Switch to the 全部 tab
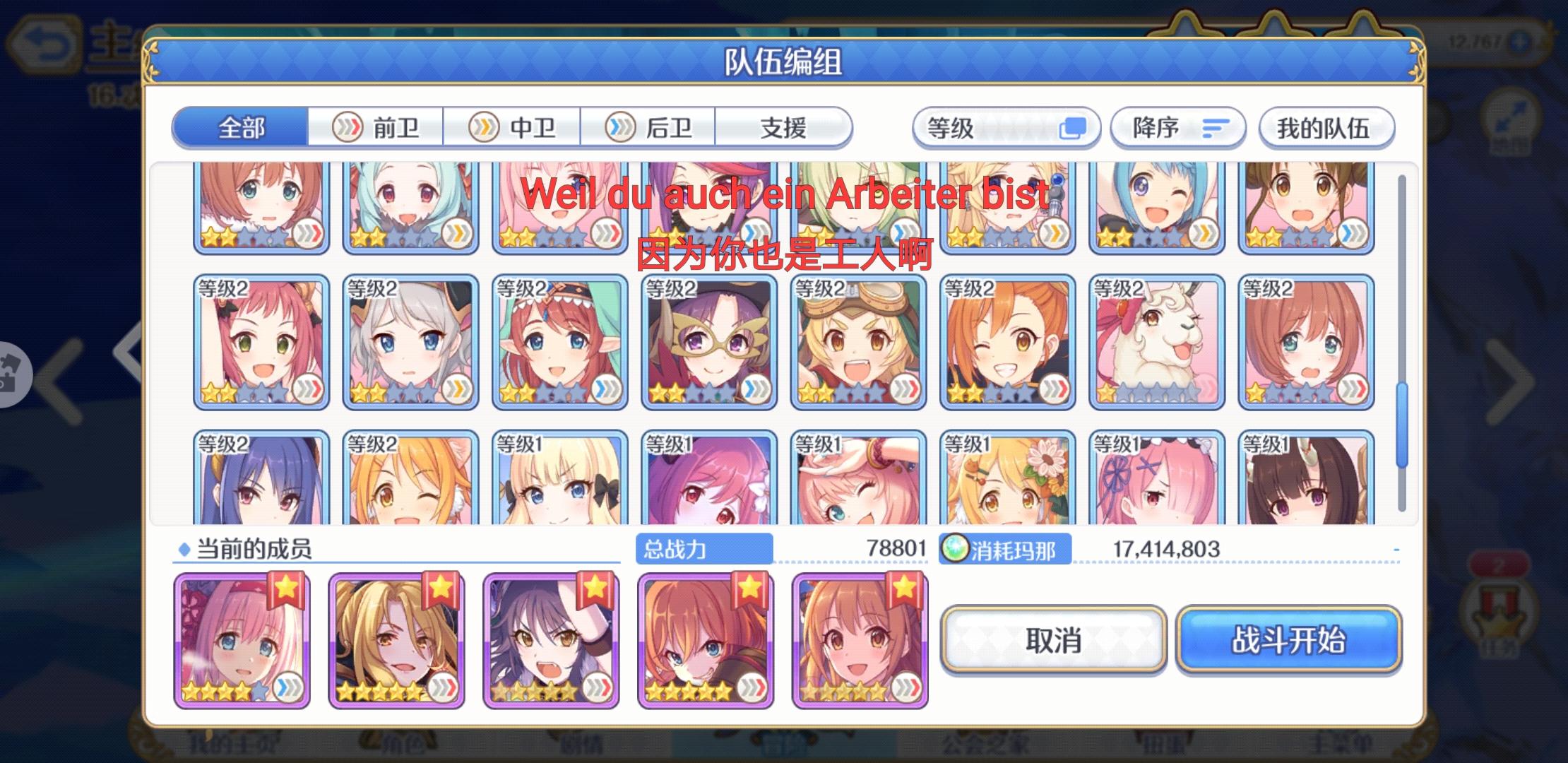This screenshot has width=1568, height=763. click(x=242, y=128)
